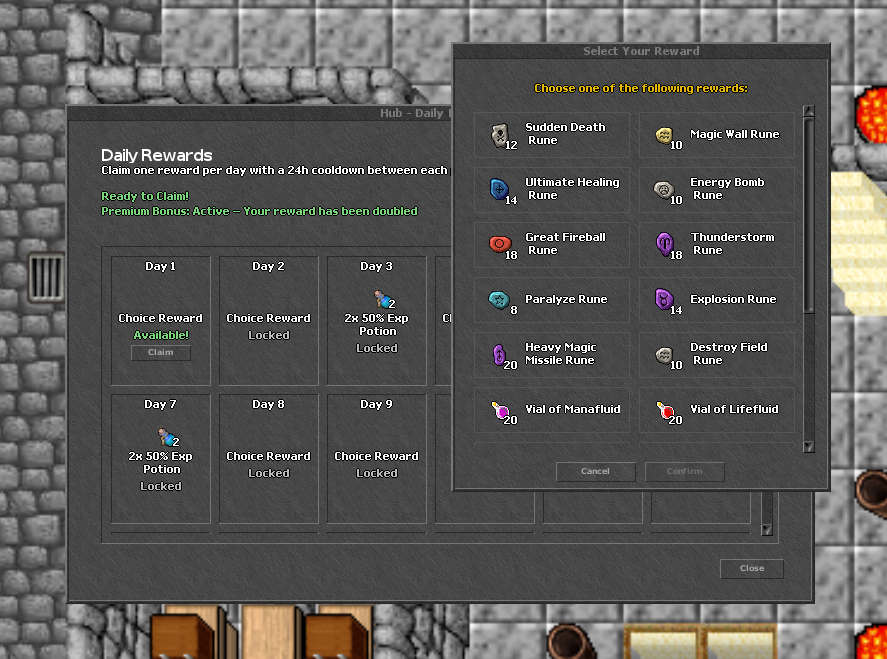This screenshot has height=659, width=887.
Task: Pick the Thunderstorm Rune reward
Action: 717,244
